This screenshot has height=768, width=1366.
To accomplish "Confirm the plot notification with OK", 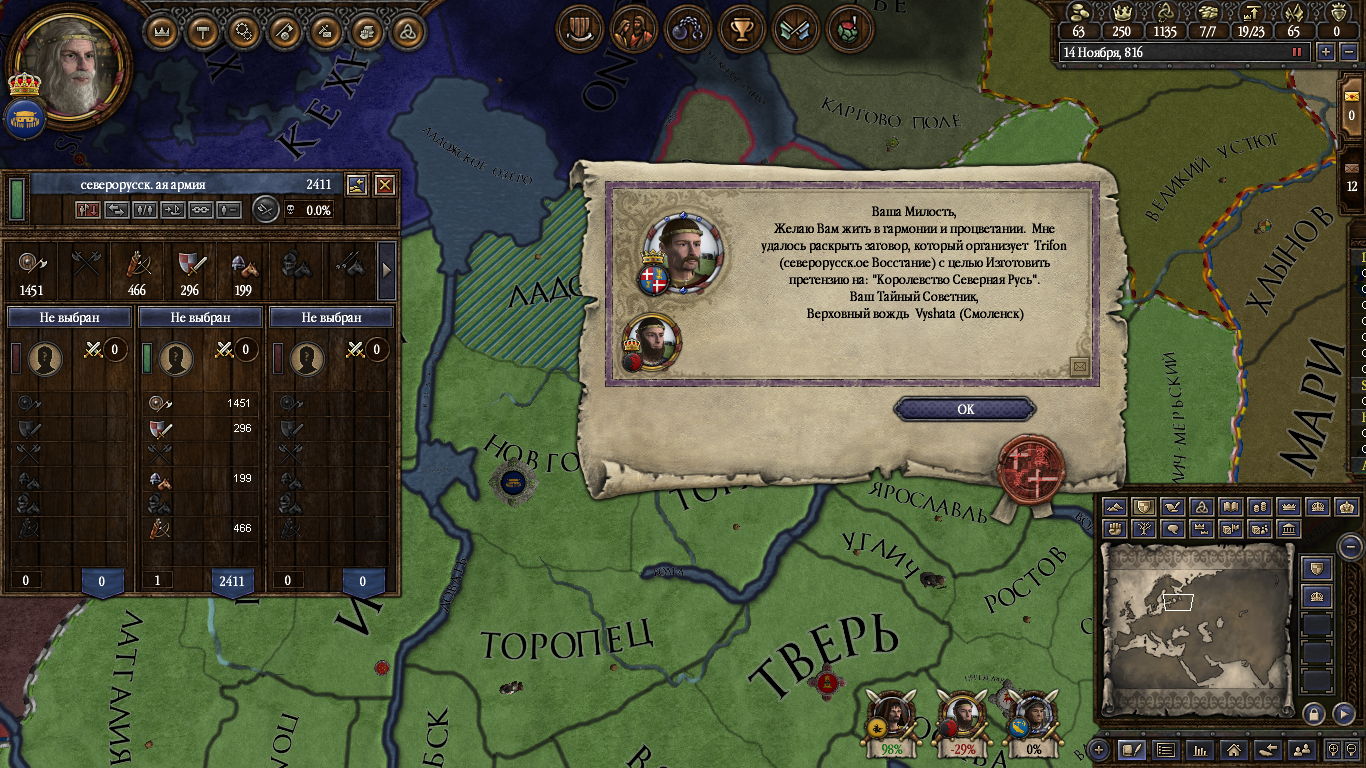I will point(964,409).
